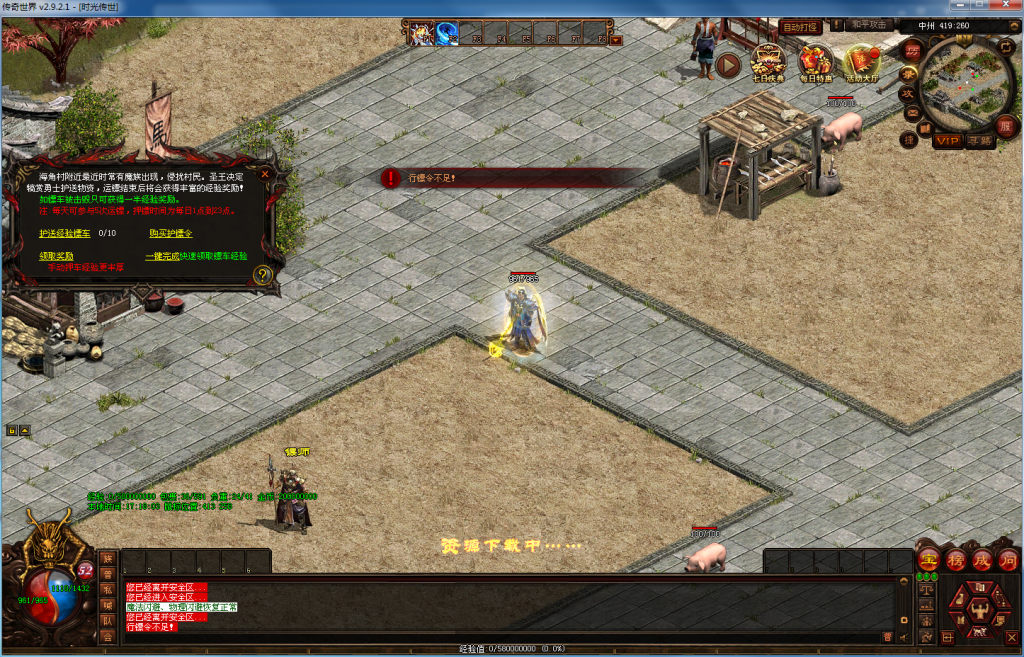Image resolution: width=1024 pixels, height=657 pixels.
Task: Open the question mark help in dialog
Action: (263, 275)
